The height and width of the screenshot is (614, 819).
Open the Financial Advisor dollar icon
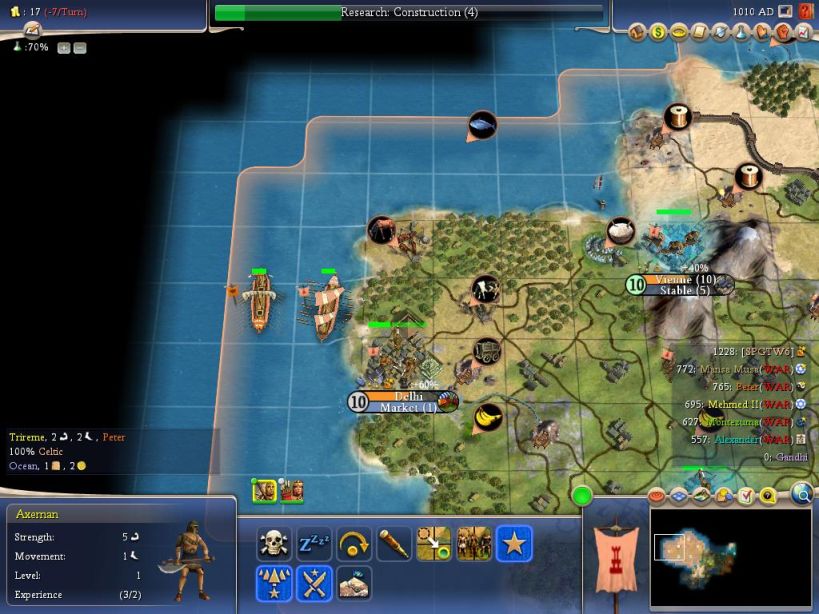(658, 34)
